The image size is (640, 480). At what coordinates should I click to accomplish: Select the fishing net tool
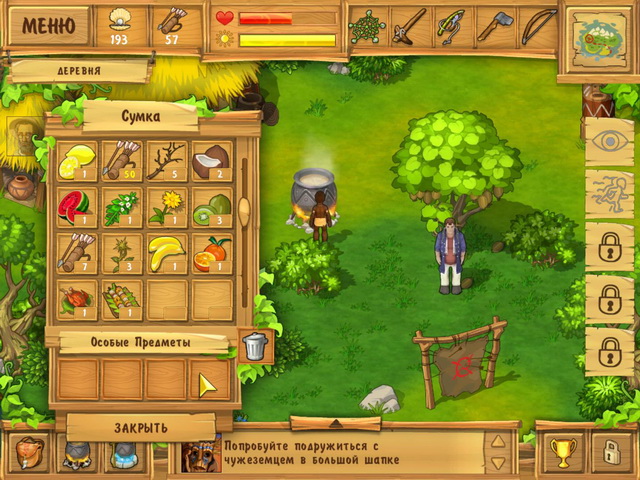(x=369, y=26)
